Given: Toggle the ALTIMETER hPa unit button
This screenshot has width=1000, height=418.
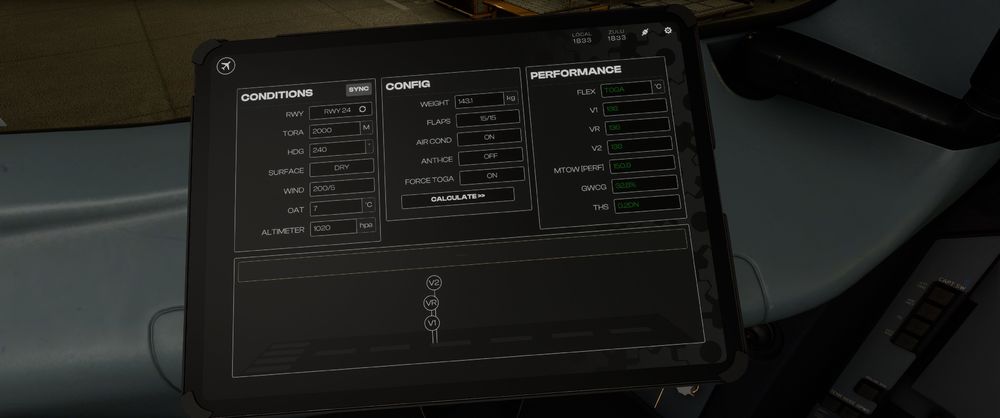Looking at the screenshot, I should (x=365, y=227).
